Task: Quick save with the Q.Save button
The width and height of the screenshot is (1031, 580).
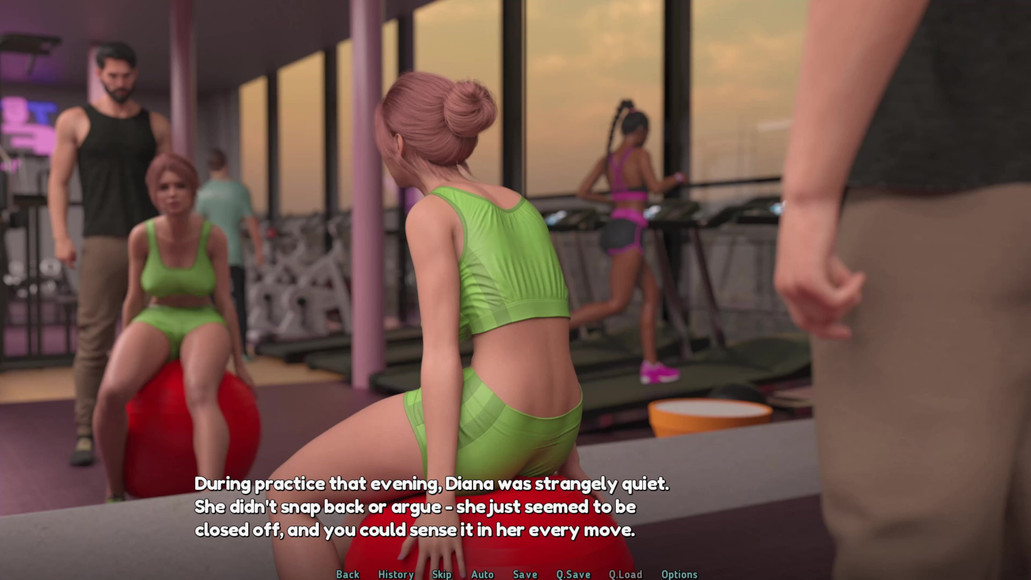Action: click(574, 574)
